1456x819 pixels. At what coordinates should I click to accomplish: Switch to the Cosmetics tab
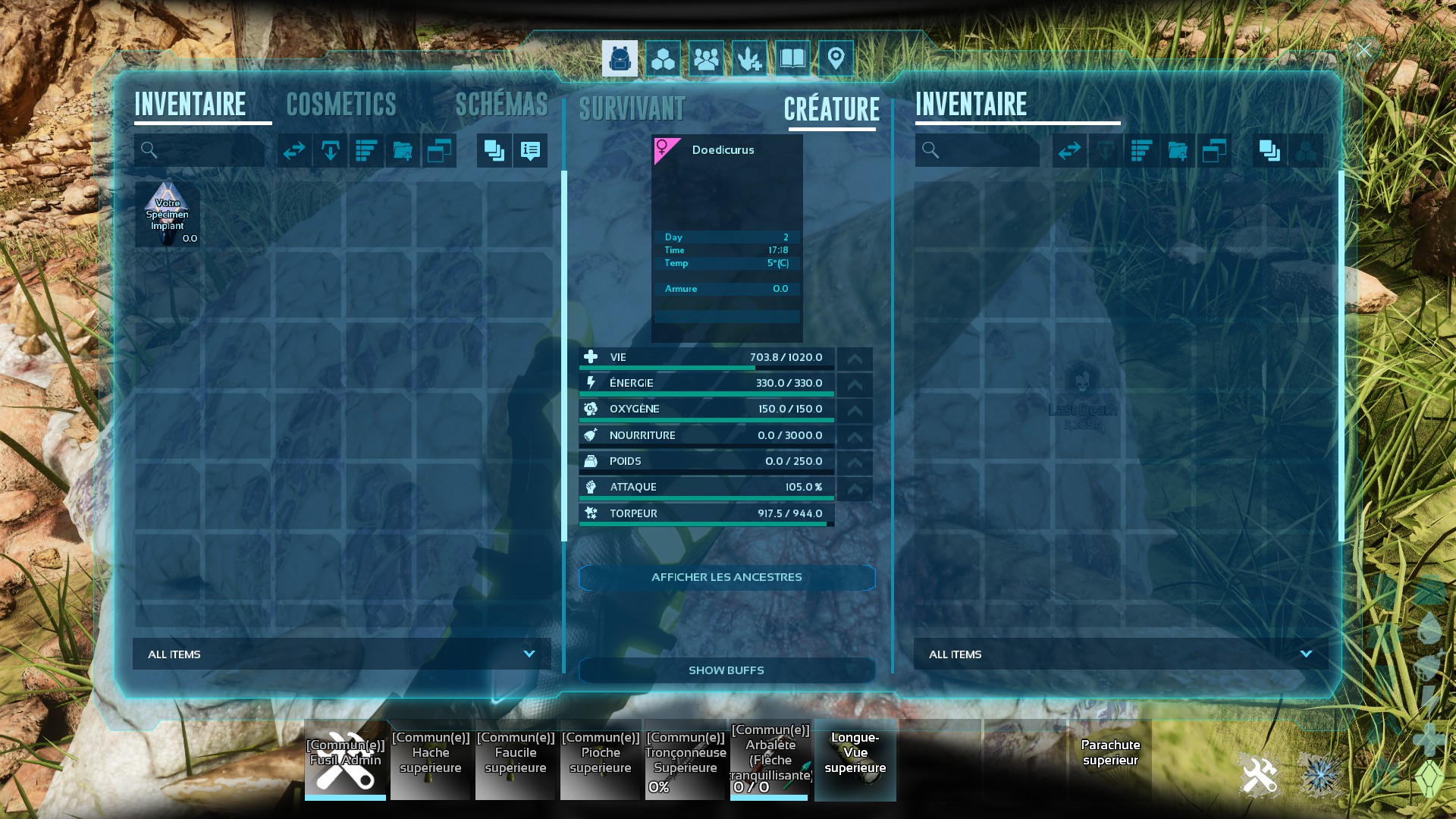[x=341, y=105]
